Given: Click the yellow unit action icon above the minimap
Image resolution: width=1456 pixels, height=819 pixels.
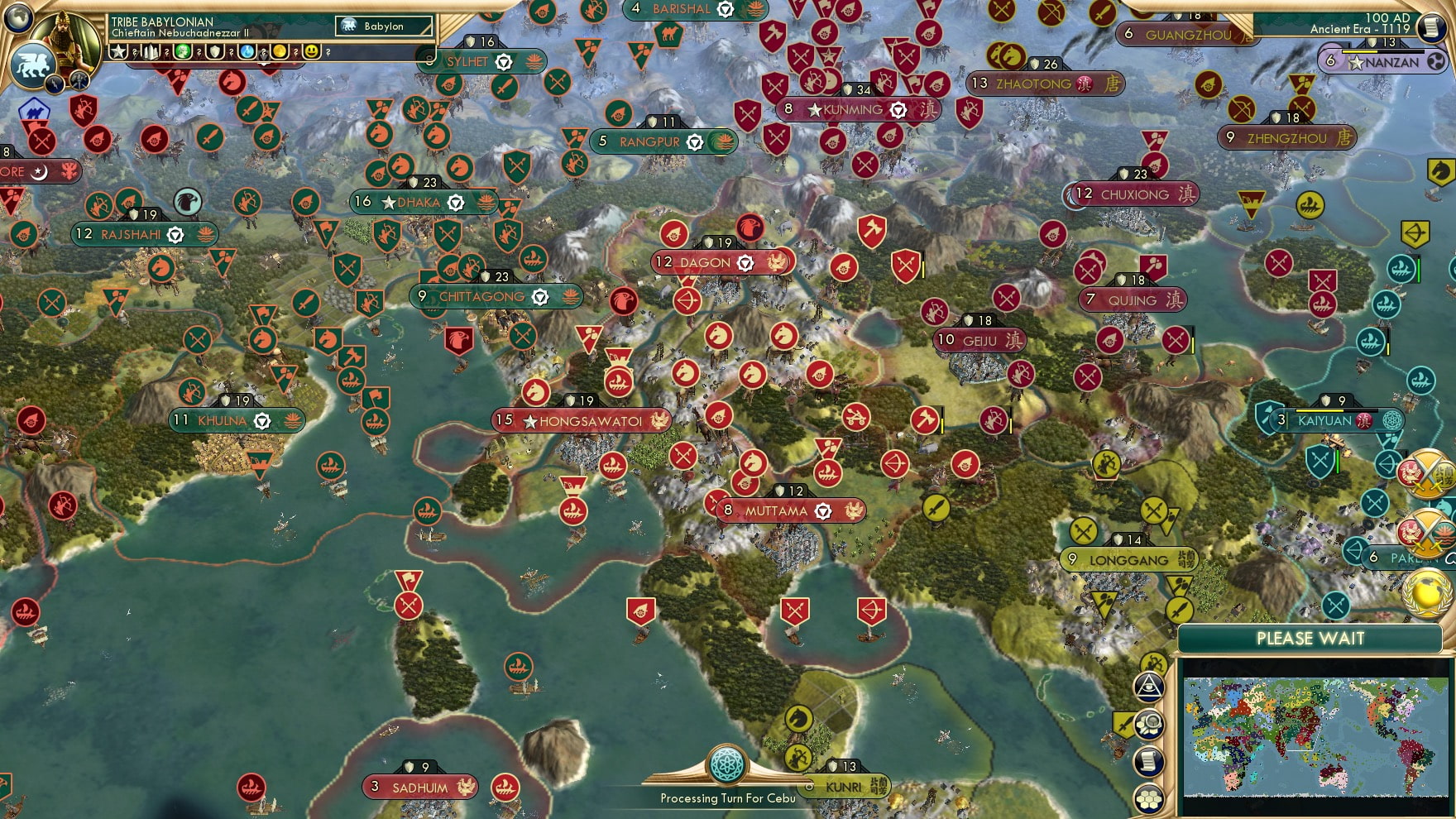Looking at the screenshot, I should [1155, 663].
